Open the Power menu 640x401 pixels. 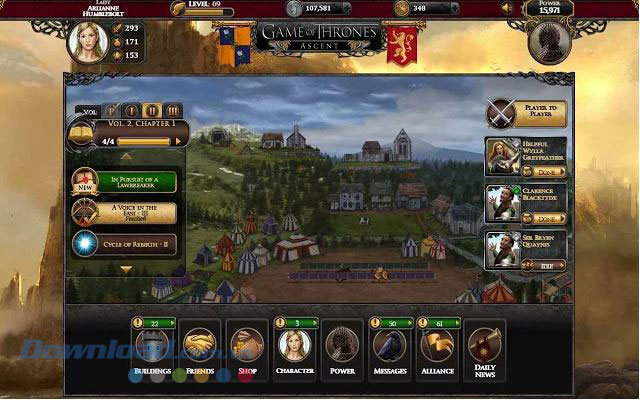[x=342, y=345]
